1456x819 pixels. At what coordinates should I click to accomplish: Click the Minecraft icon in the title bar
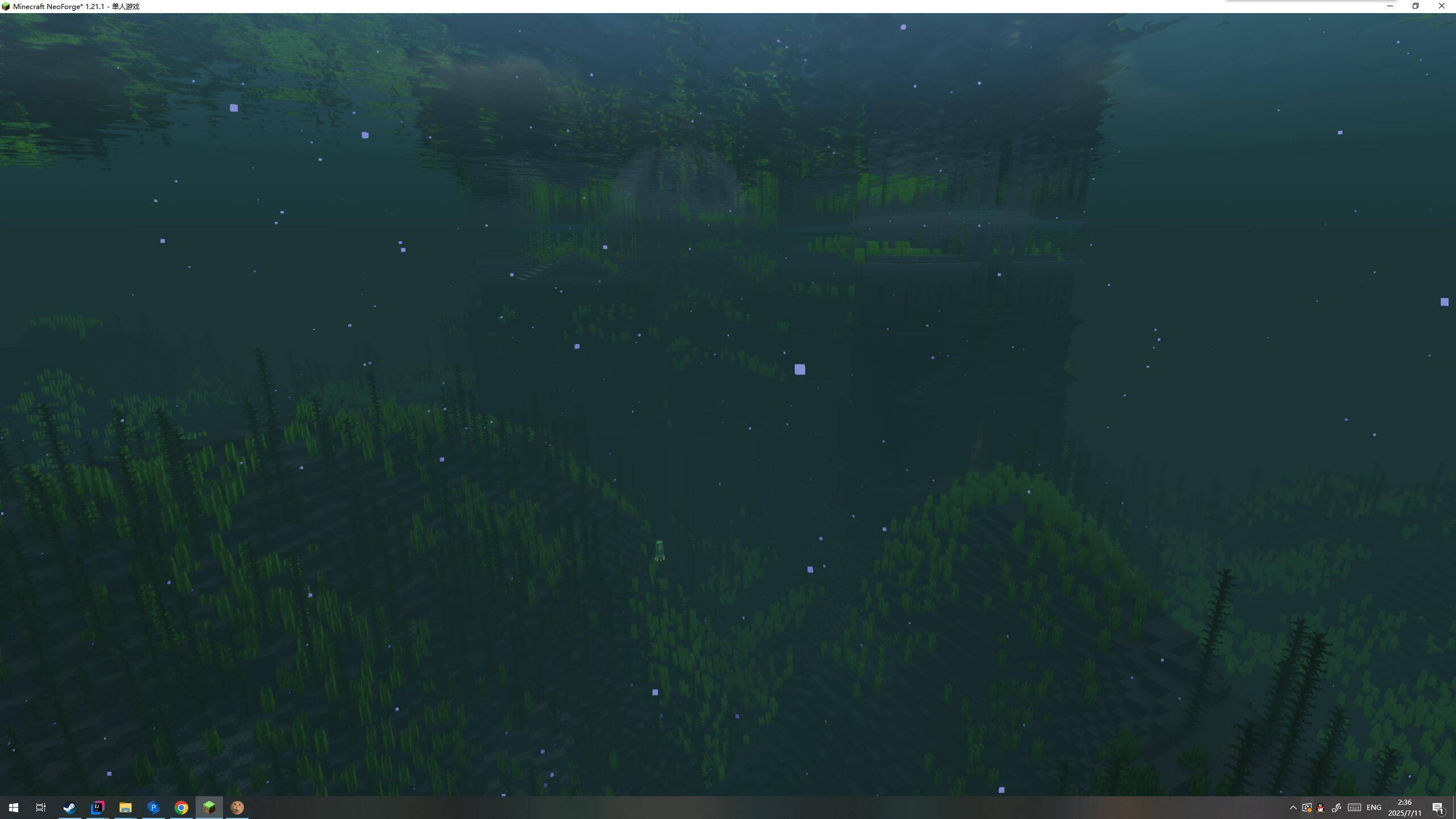(x=7, y=6)
